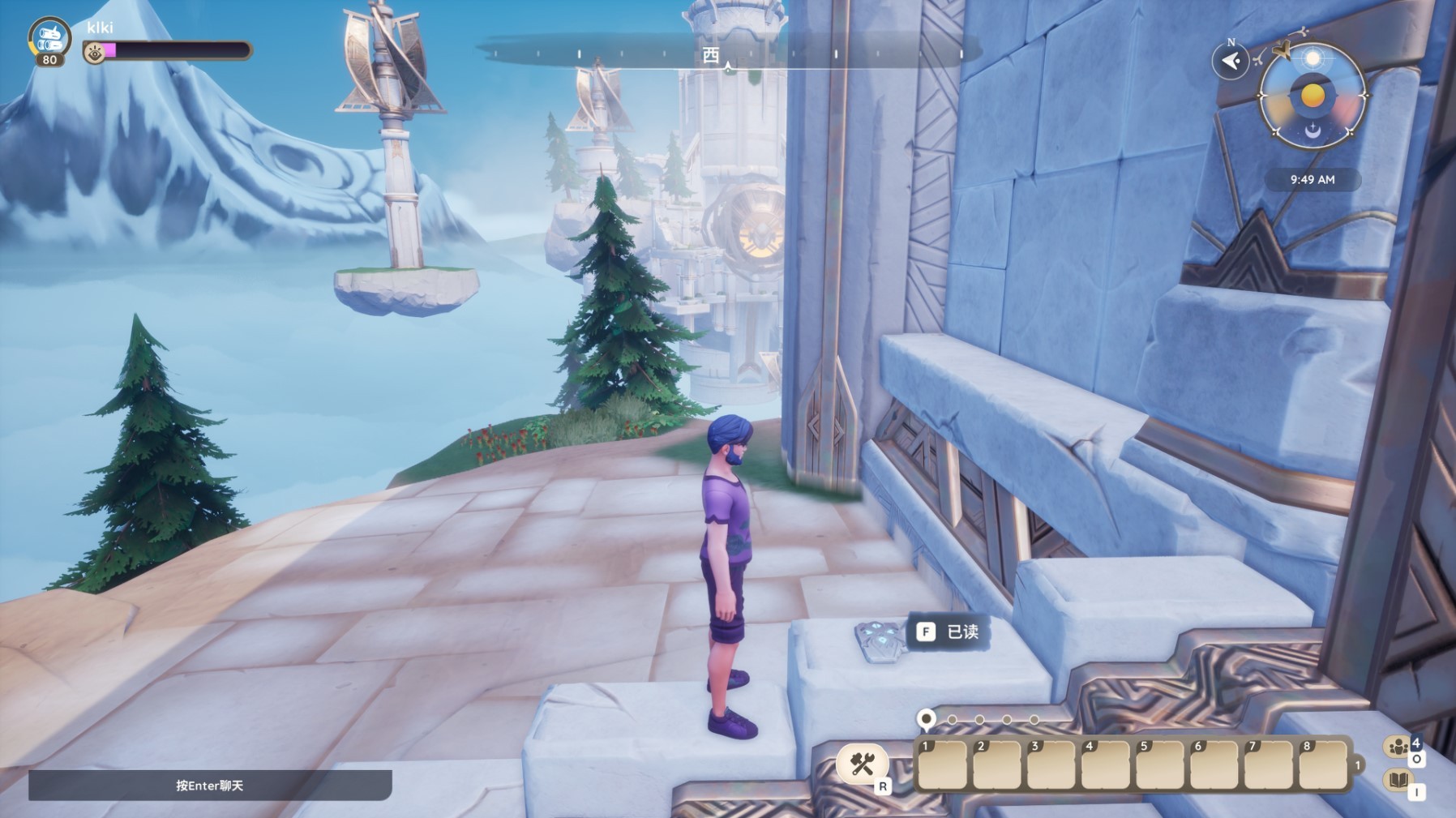
Task: Select hotbar slot number 1
Action: click(x=942, y=764)
